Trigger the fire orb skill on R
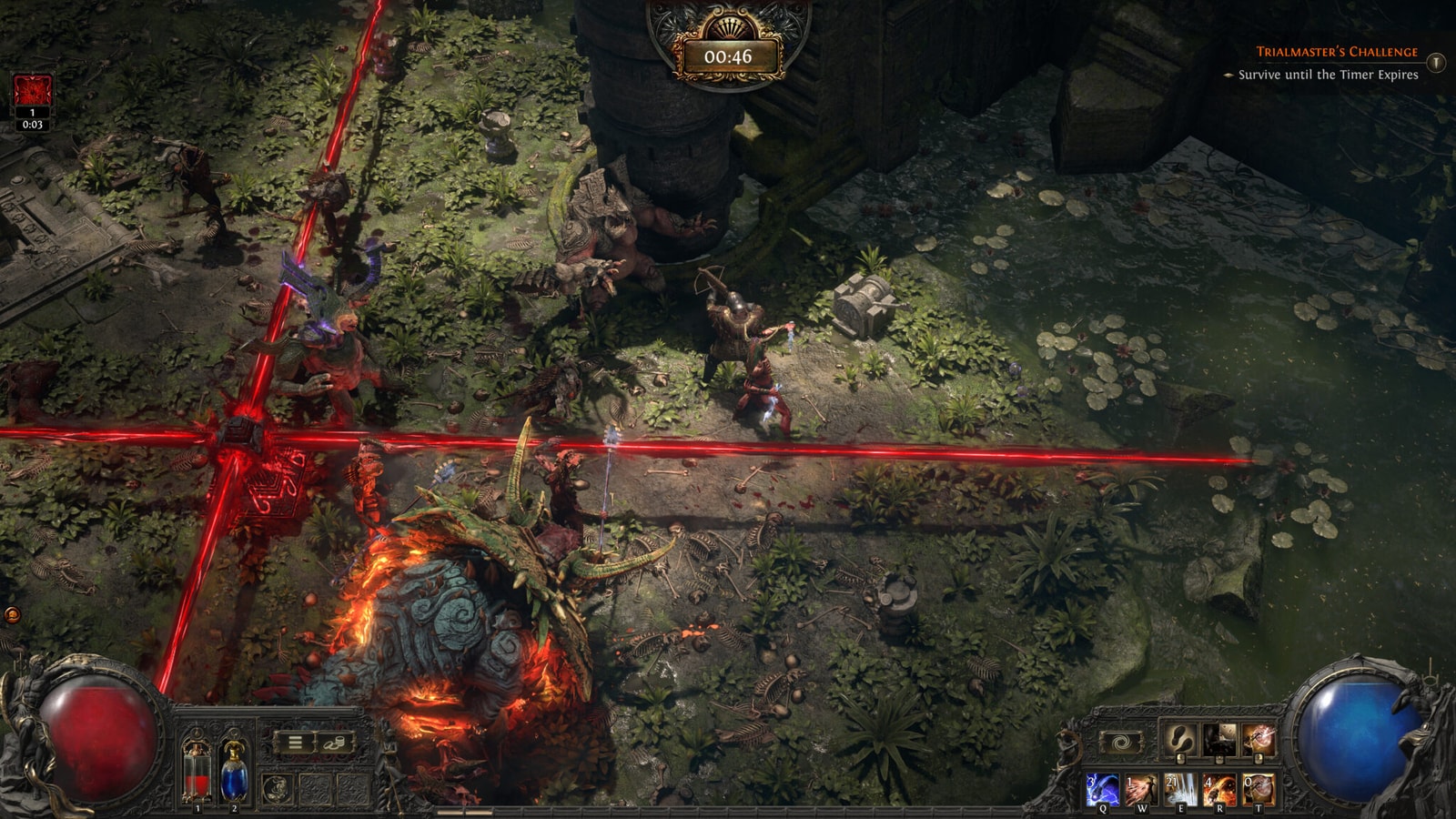This screenshot has width=1456, height=819. [x=1219, y=788]
